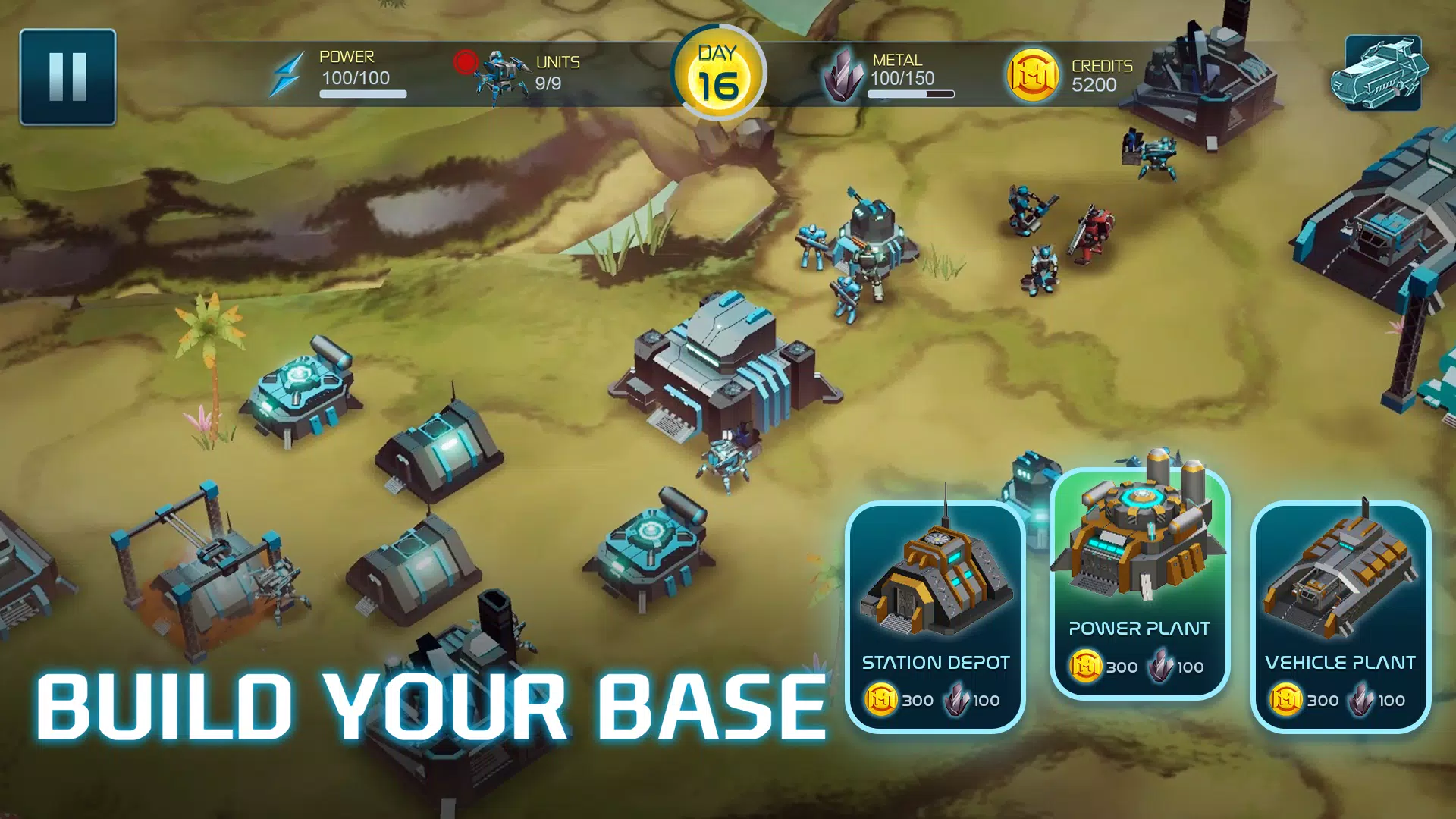This screenshot has width=1456, height=819.
Task: Click the metal storage progress bar
Action: click(x=909, y=96)
